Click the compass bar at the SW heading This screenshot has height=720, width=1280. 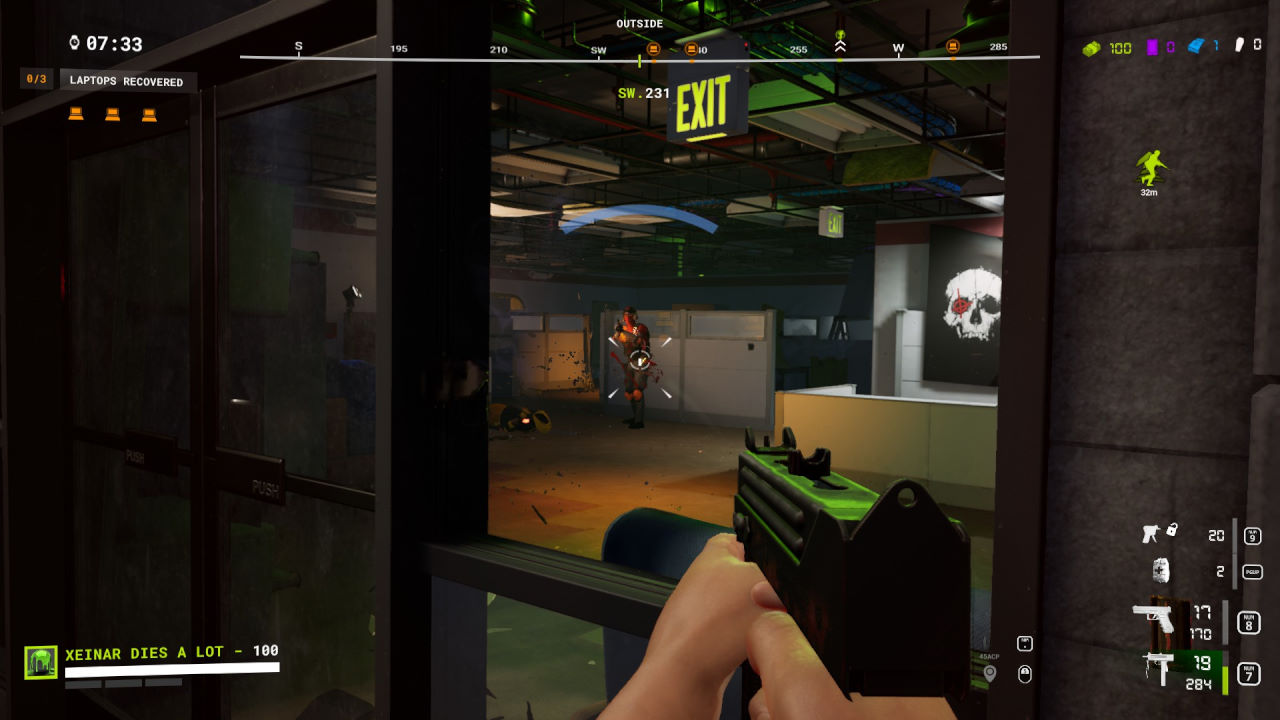pos(598,49)
